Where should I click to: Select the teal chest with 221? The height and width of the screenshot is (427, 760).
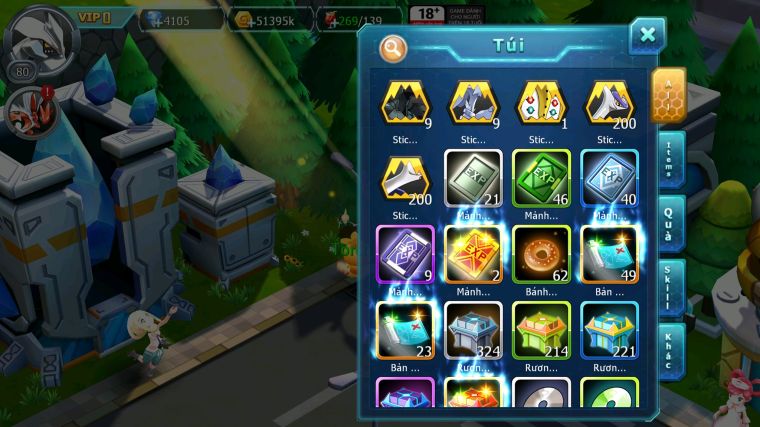click(x=609, y=329)
